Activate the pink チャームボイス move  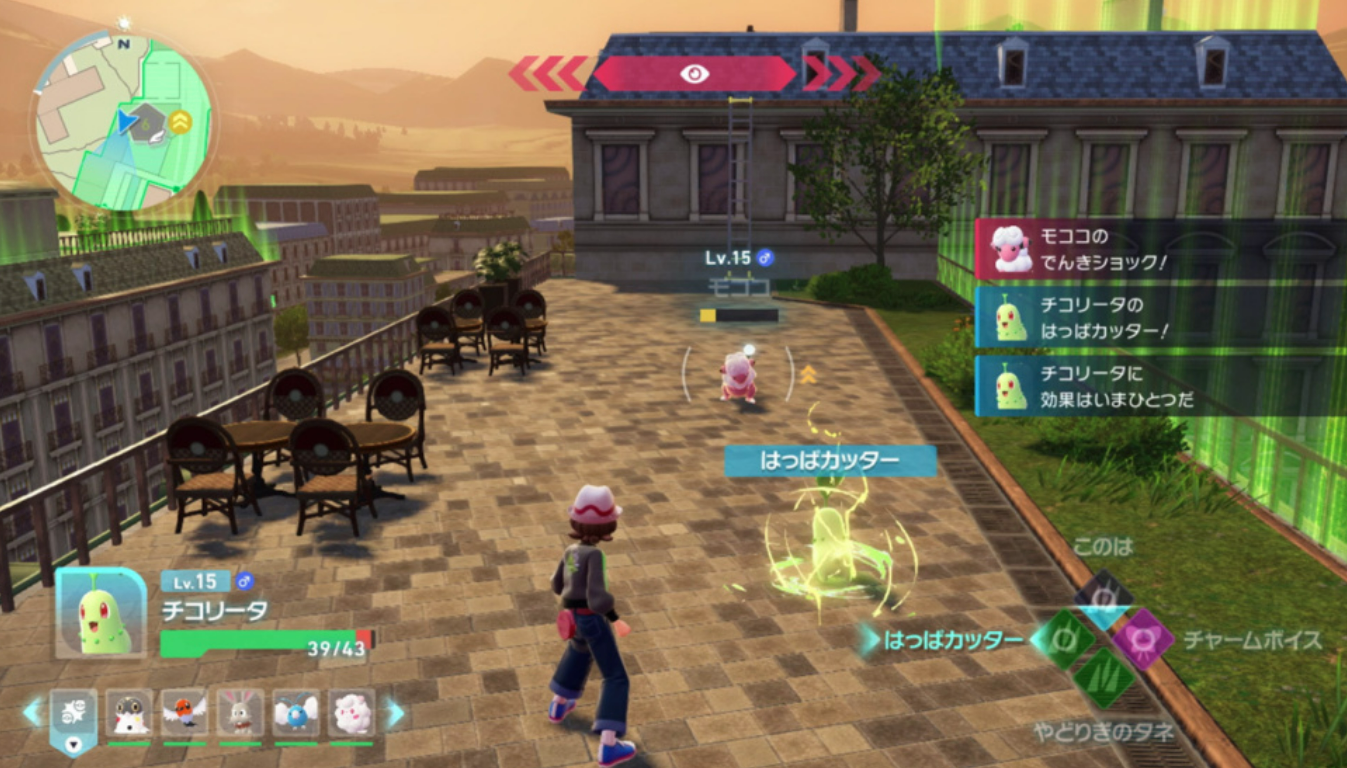click(1143, 640)
